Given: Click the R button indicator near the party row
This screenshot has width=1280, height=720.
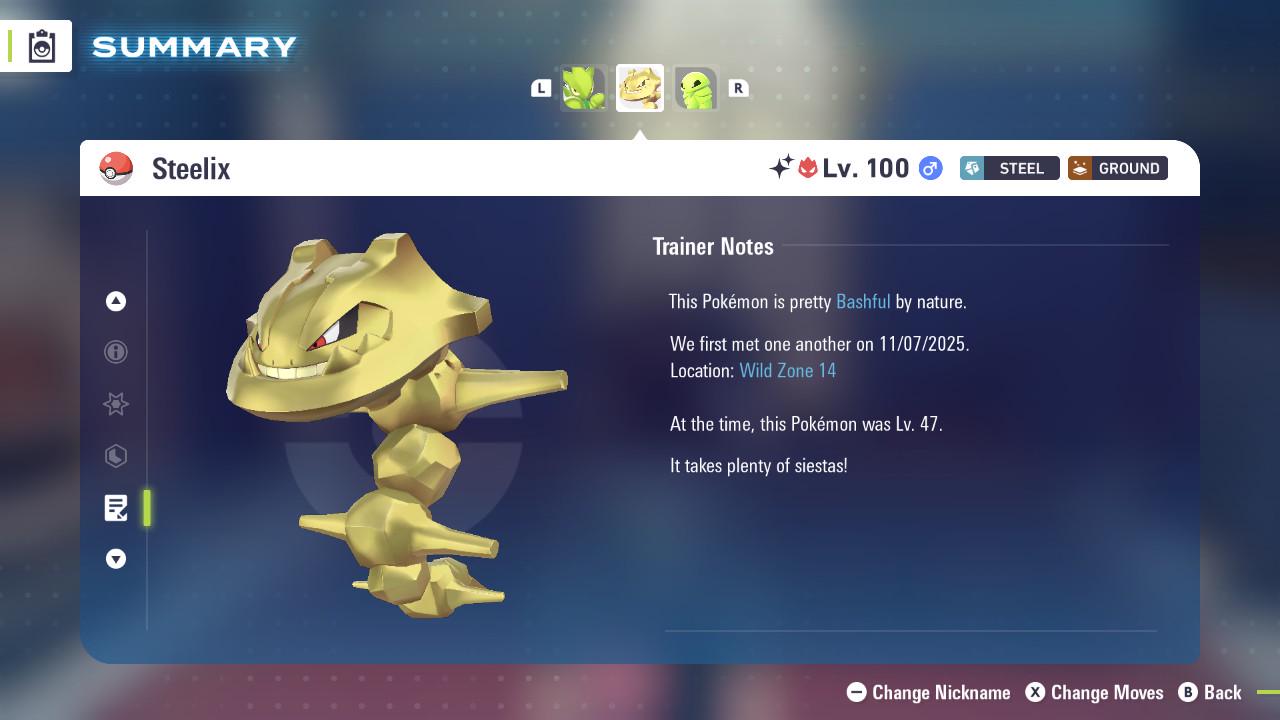Looking at the screenshot, I should point(739,88).
